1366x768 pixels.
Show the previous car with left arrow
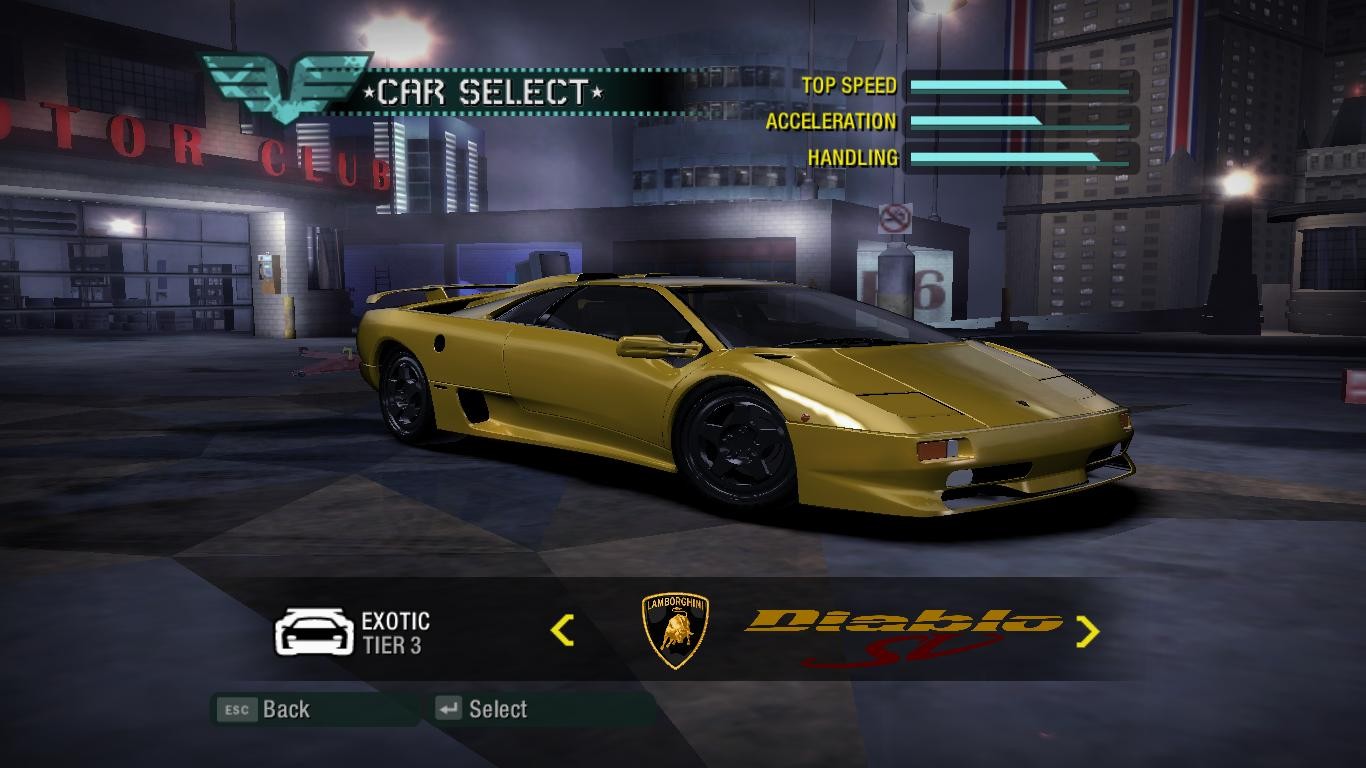tap(562, 630)
